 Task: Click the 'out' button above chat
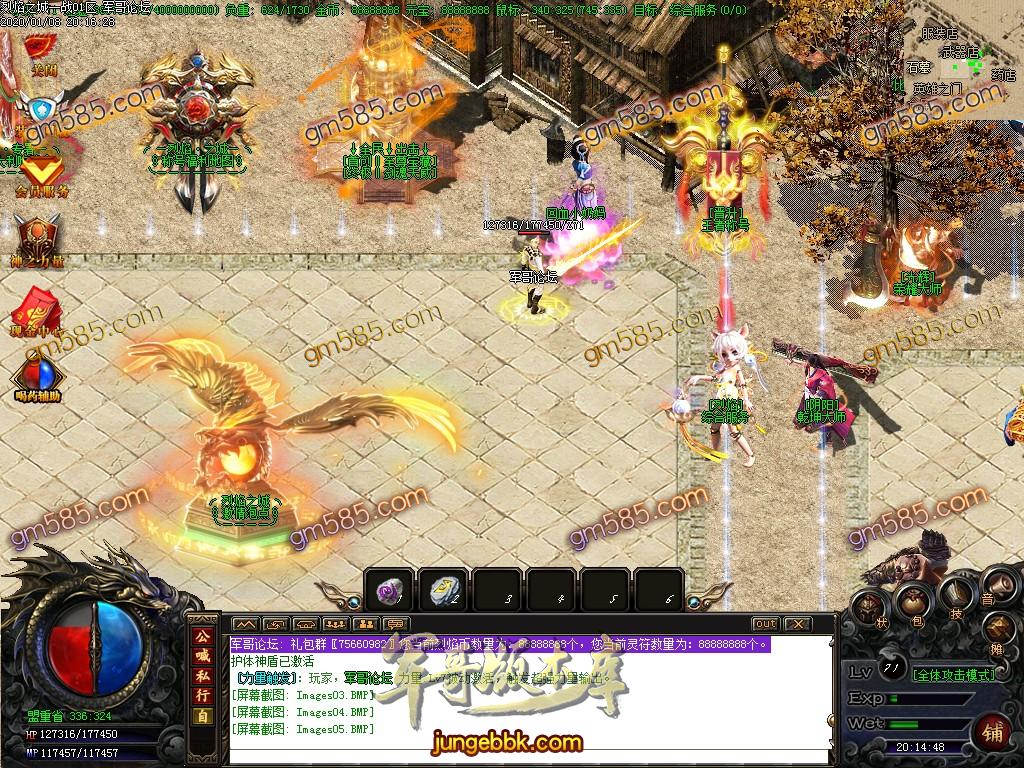pos(765,624)
